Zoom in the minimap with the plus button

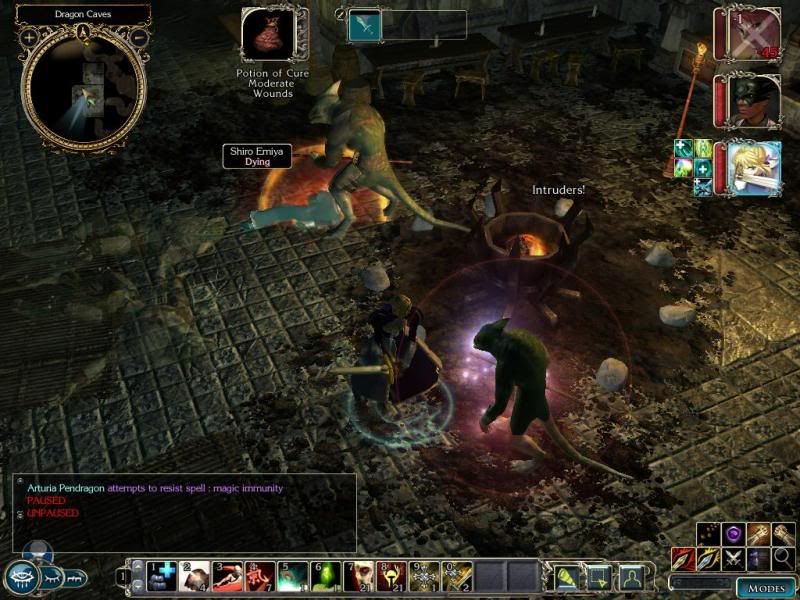(x=30, y=37)
